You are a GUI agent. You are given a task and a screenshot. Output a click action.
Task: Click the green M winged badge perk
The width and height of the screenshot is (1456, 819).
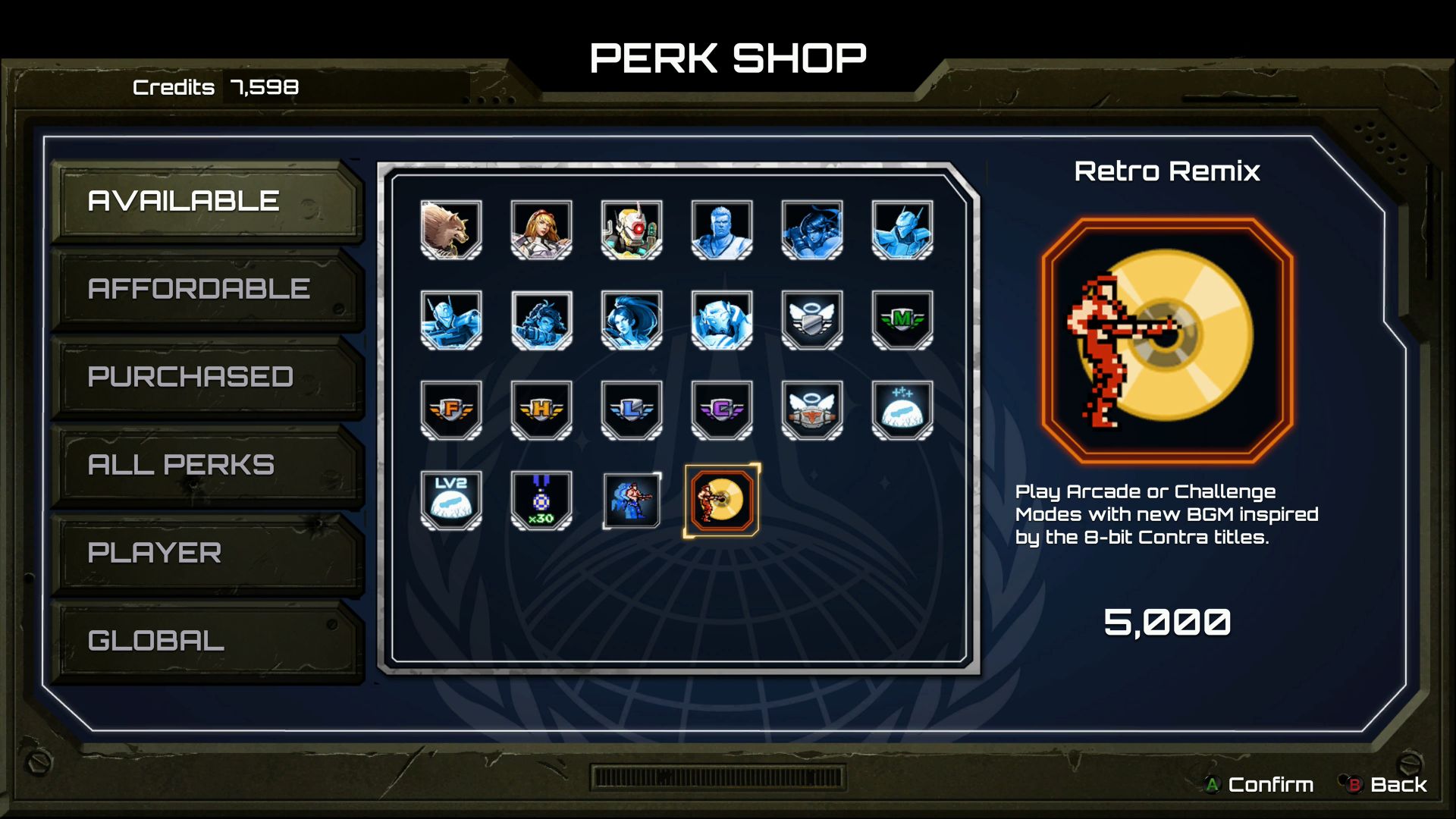click(x=901, y=320)
